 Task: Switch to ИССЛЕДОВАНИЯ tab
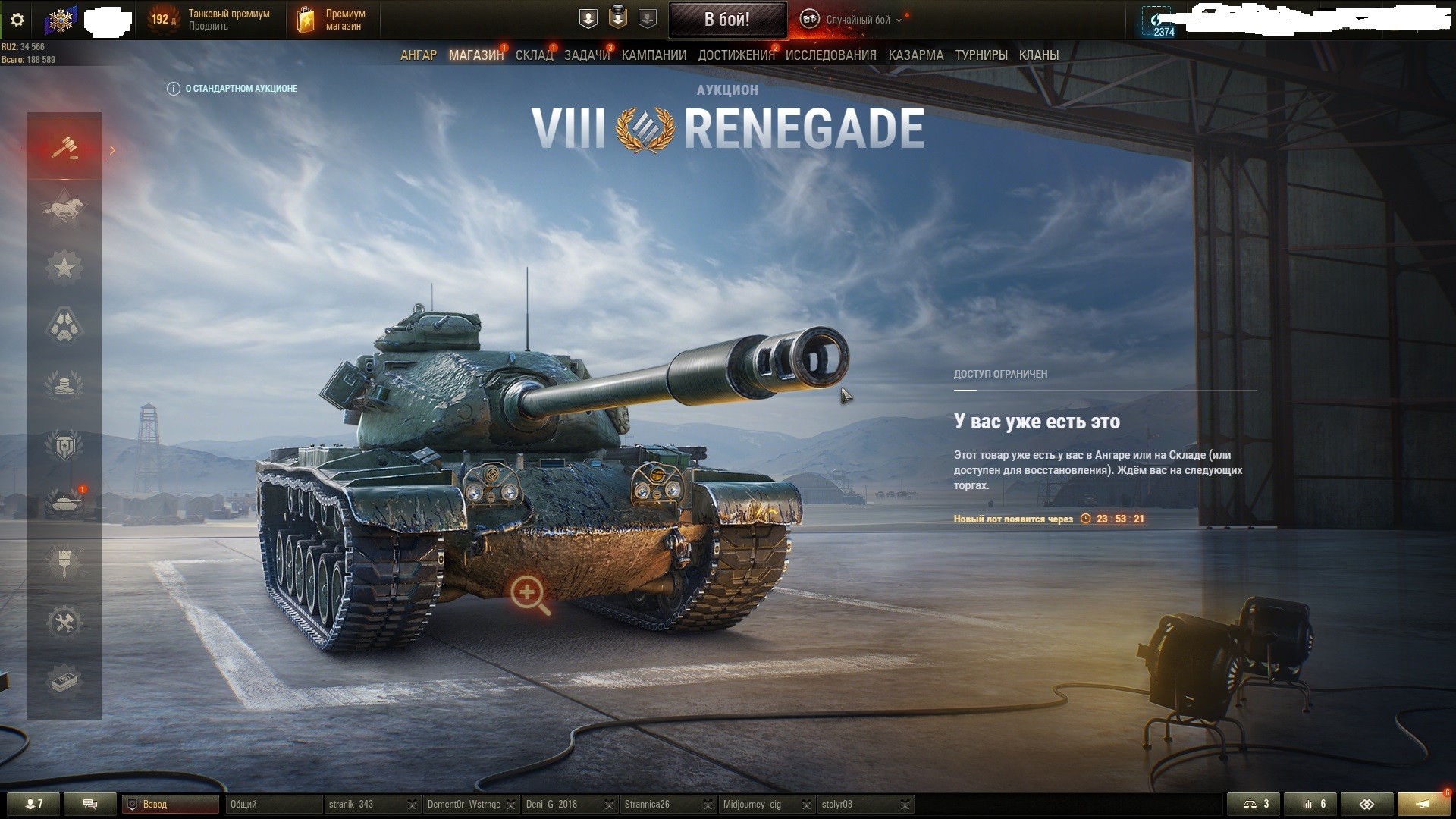[830, 55]
